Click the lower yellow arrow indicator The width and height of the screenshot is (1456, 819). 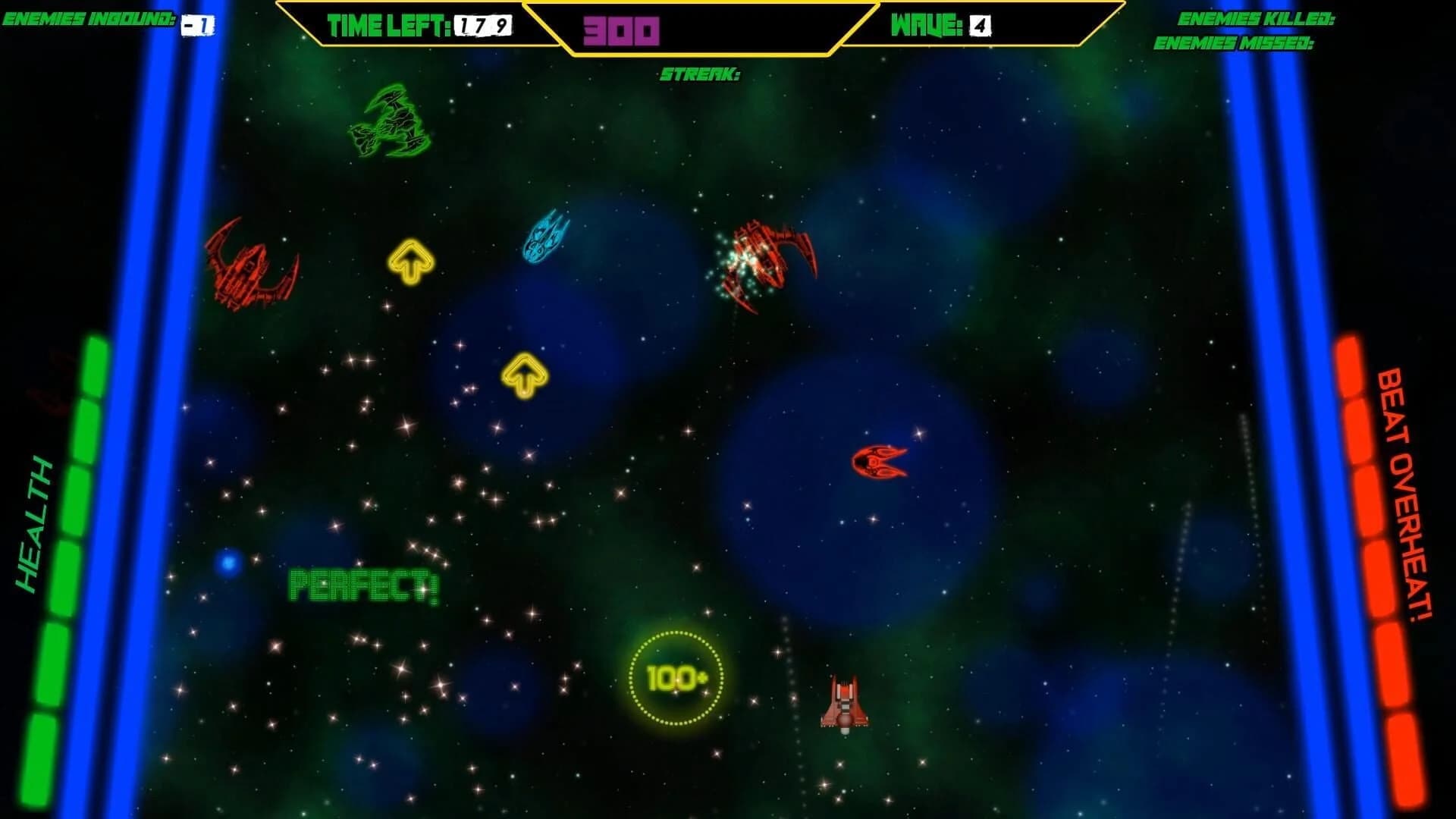(x=526, y=373)
